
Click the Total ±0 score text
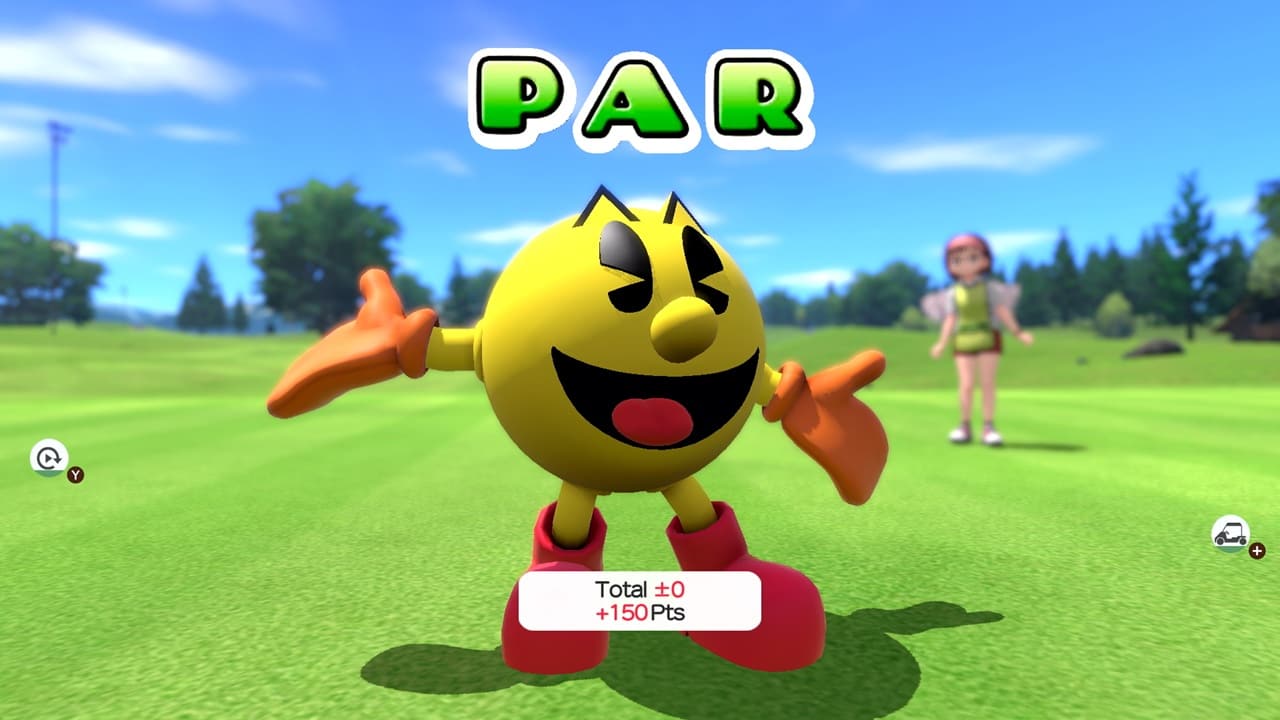tap(640, 590)
